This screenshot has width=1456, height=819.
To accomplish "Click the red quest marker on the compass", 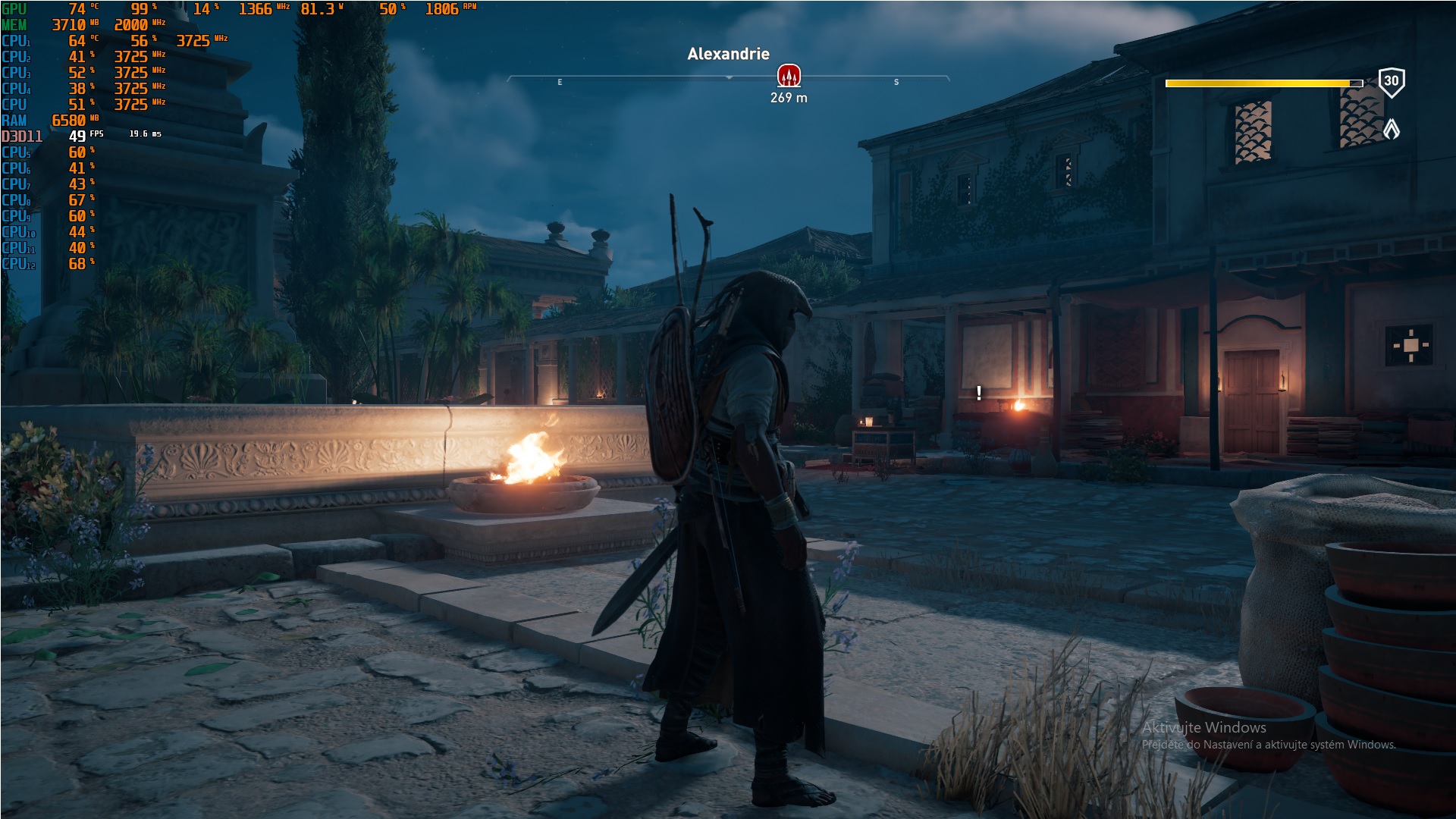I will [789, 76].
